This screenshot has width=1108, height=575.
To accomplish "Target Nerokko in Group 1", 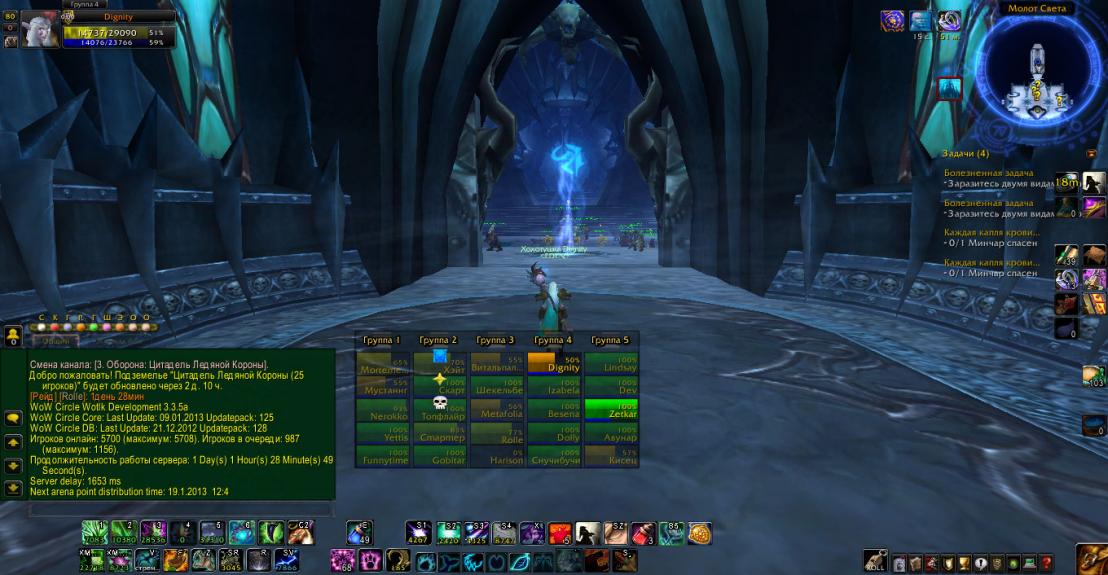I will pos(383,409).
